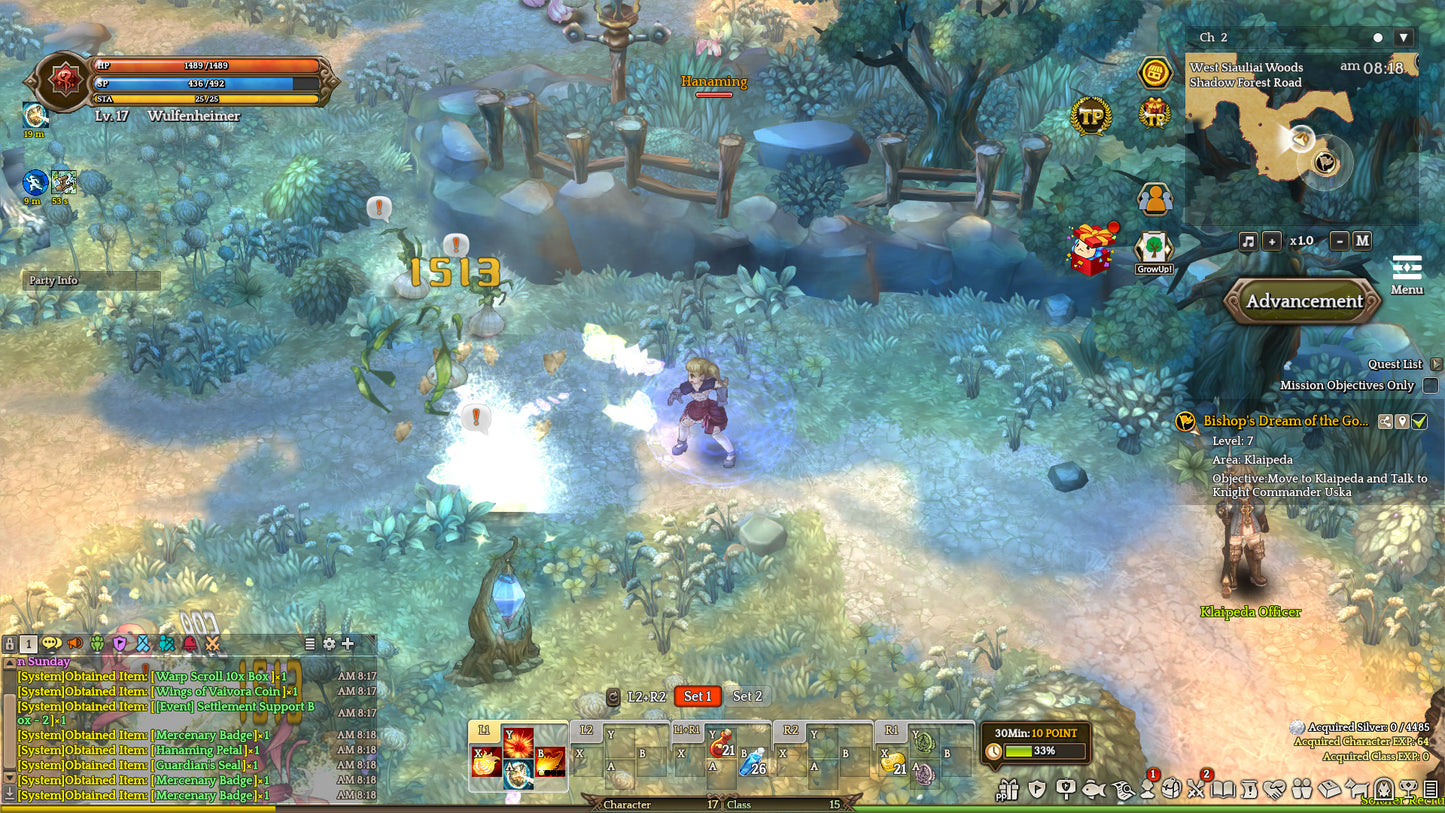Click the bell notification chat filter
The width and height of the screenshot is (1445, 813).
190,645
